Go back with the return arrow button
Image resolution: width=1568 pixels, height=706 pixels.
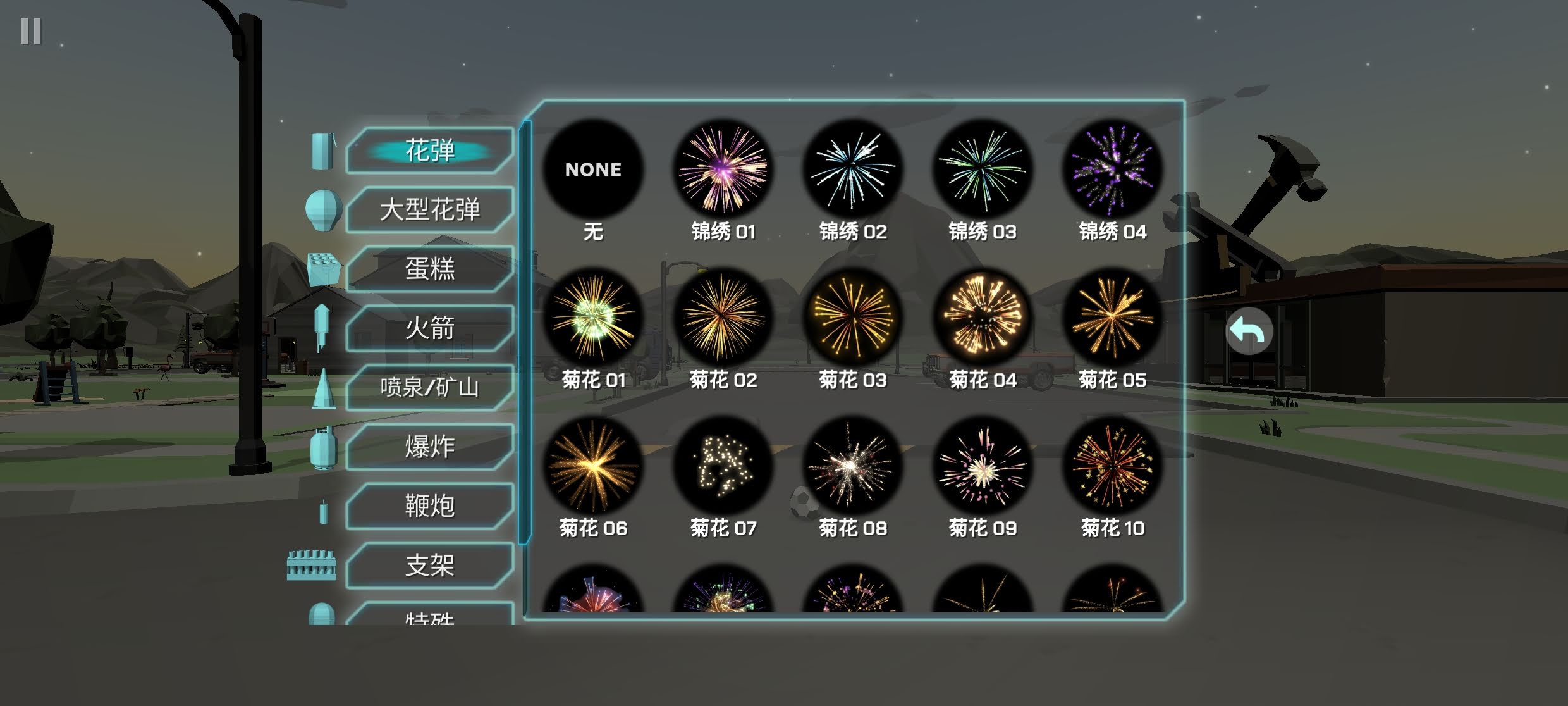coord(1249,331)
